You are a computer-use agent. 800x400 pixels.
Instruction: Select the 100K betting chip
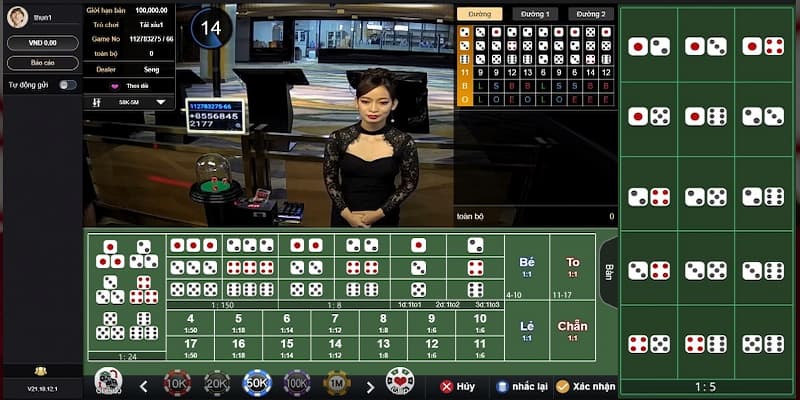297,382
